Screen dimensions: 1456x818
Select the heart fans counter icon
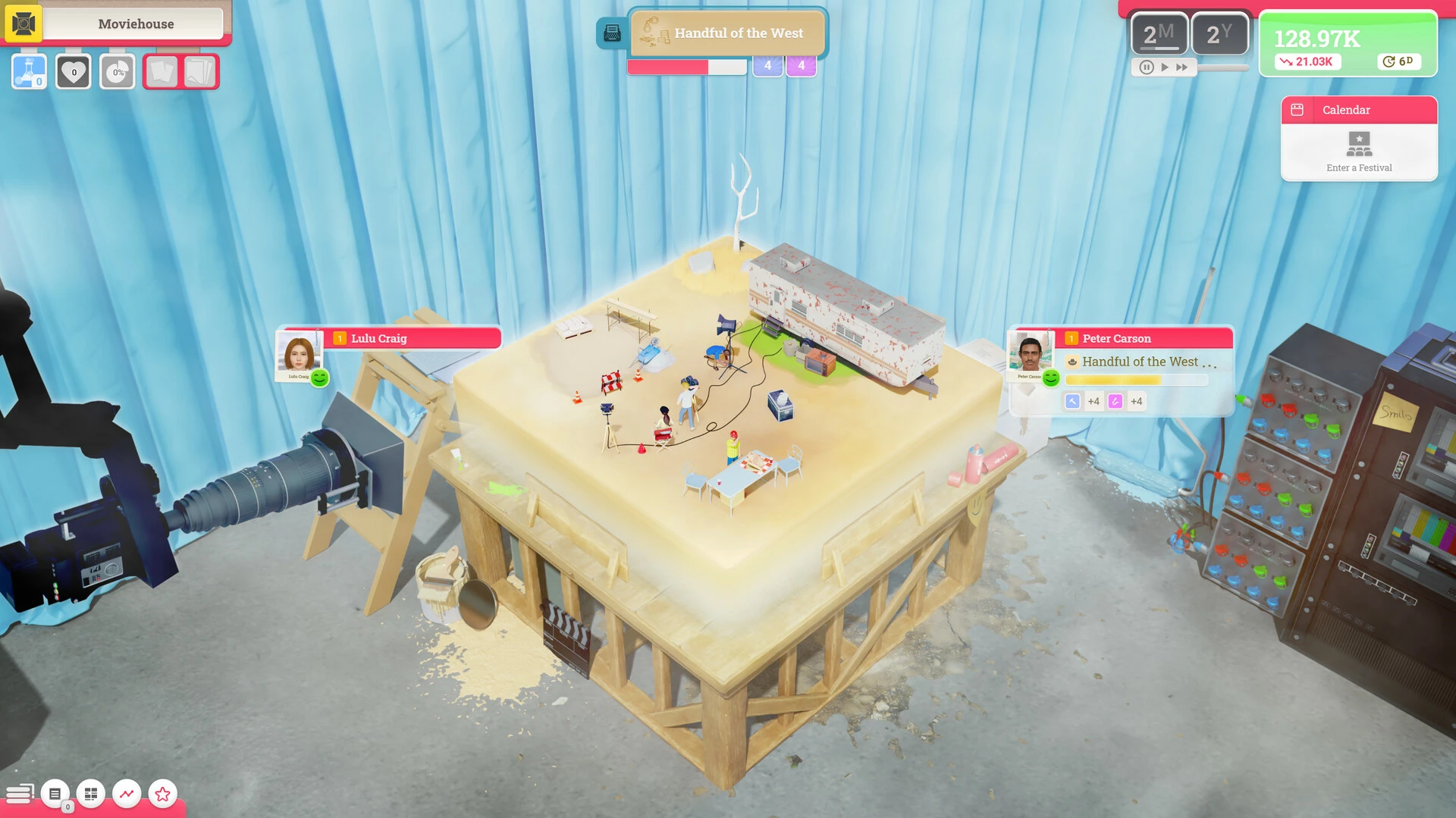[74, 72]
